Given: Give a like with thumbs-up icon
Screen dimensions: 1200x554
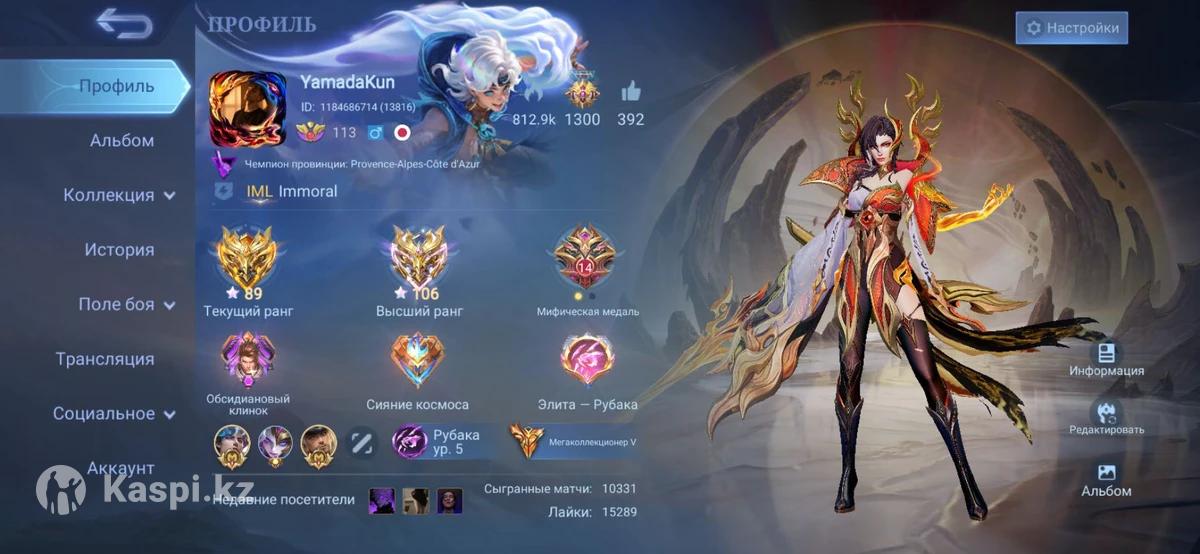Looking at the screenshot, I should click(630, 93).
